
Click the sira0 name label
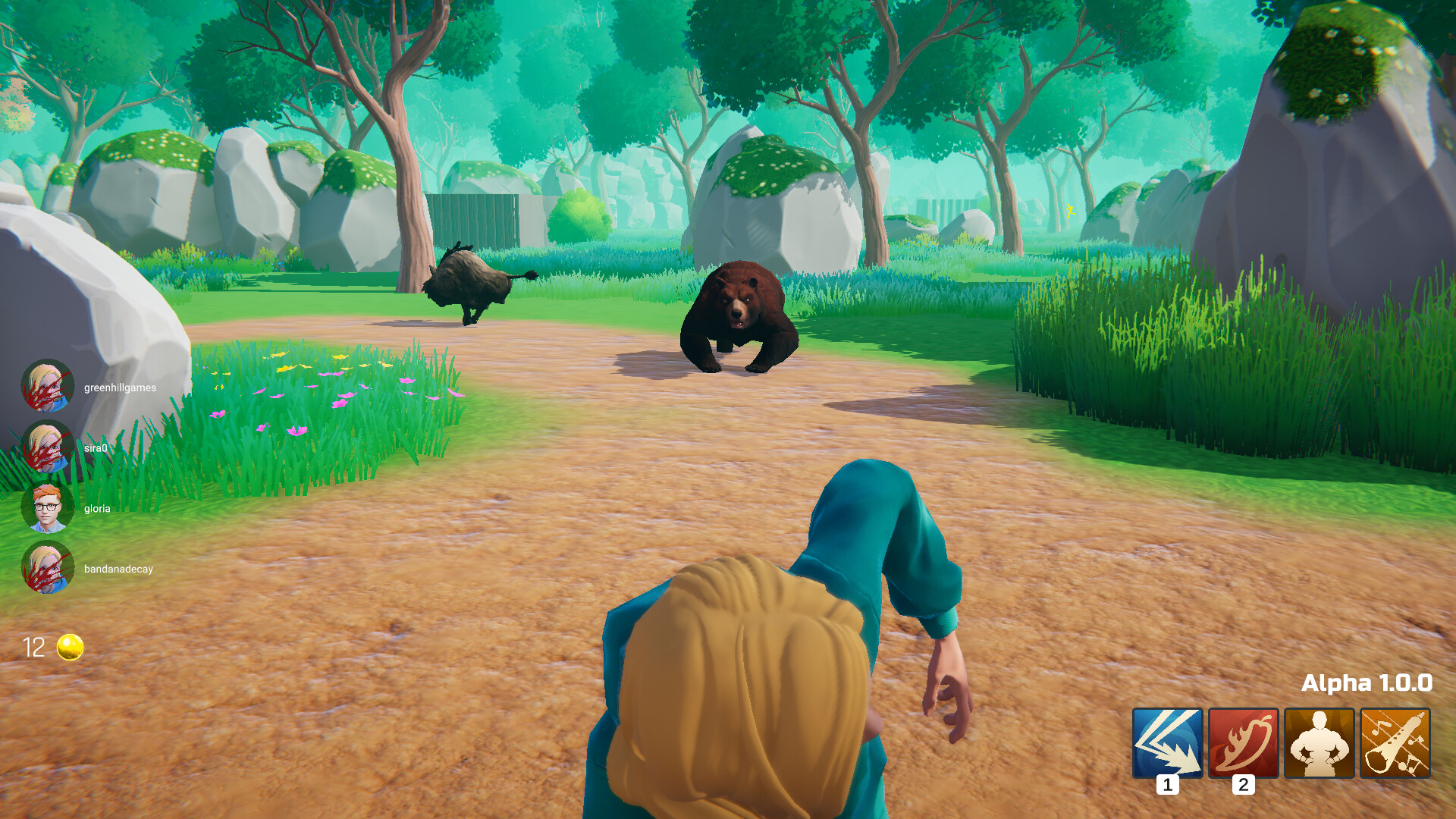94,447
